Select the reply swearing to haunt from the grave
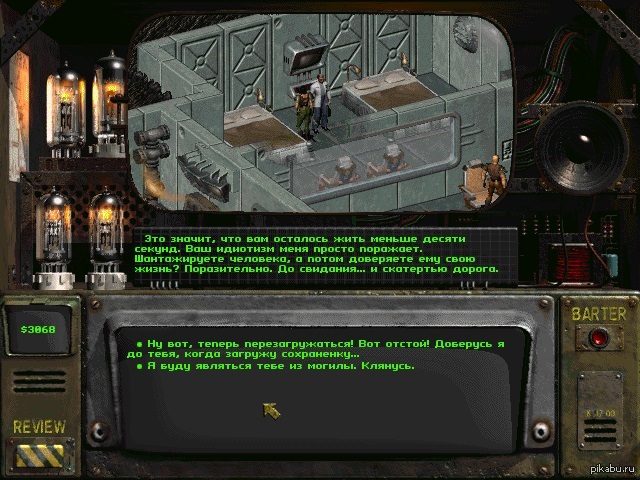This screenshot has width=640, height=480. (275, 366)
